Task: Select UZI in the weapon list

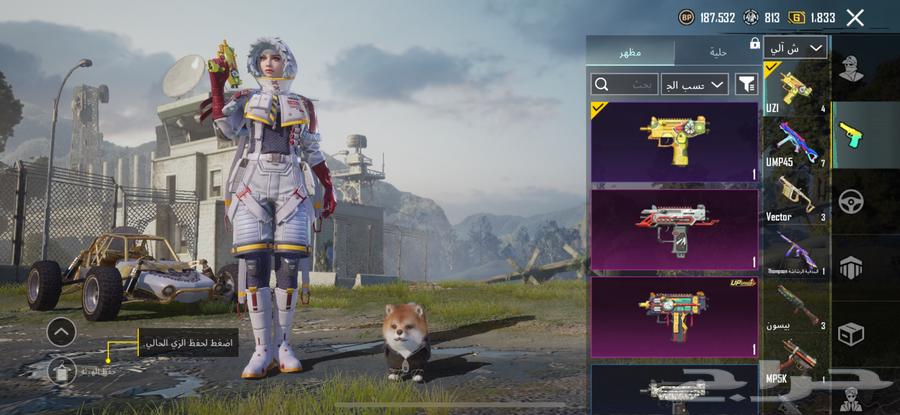Action: [x=795, y=88]
